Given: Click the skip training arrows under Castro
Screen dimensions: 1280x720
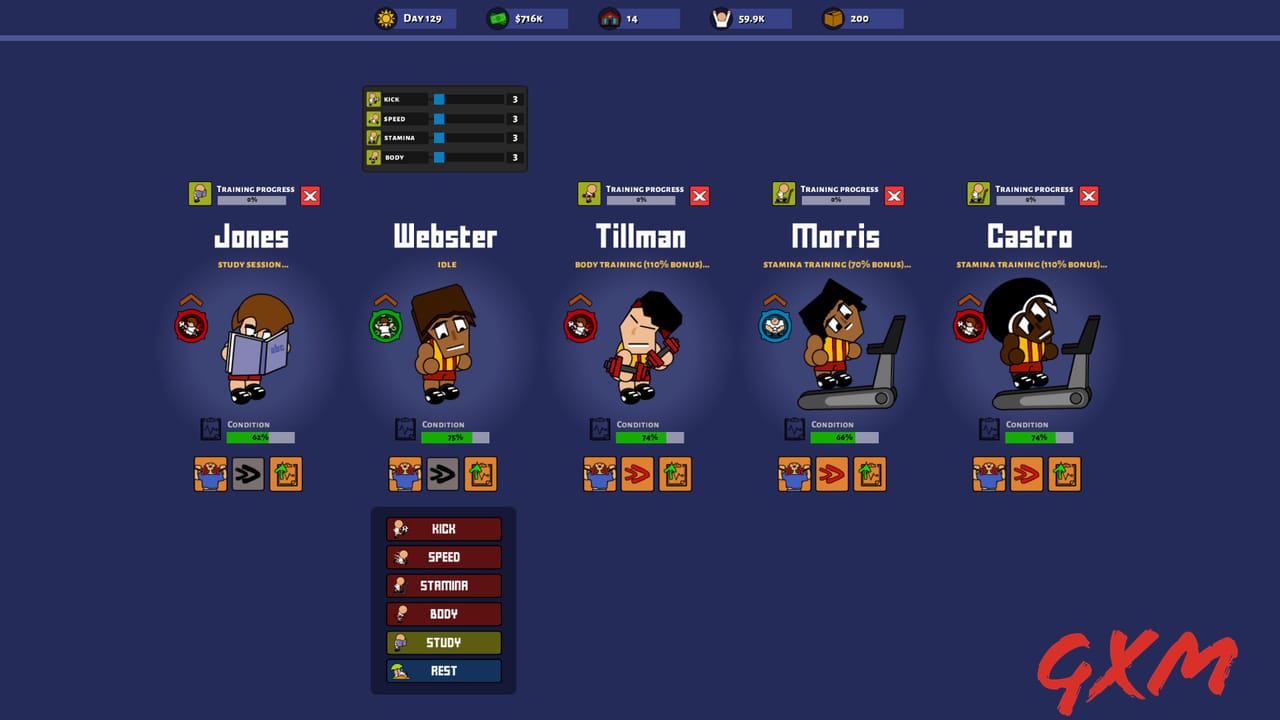Looking at the screenshot, I should click(1026, 474).
